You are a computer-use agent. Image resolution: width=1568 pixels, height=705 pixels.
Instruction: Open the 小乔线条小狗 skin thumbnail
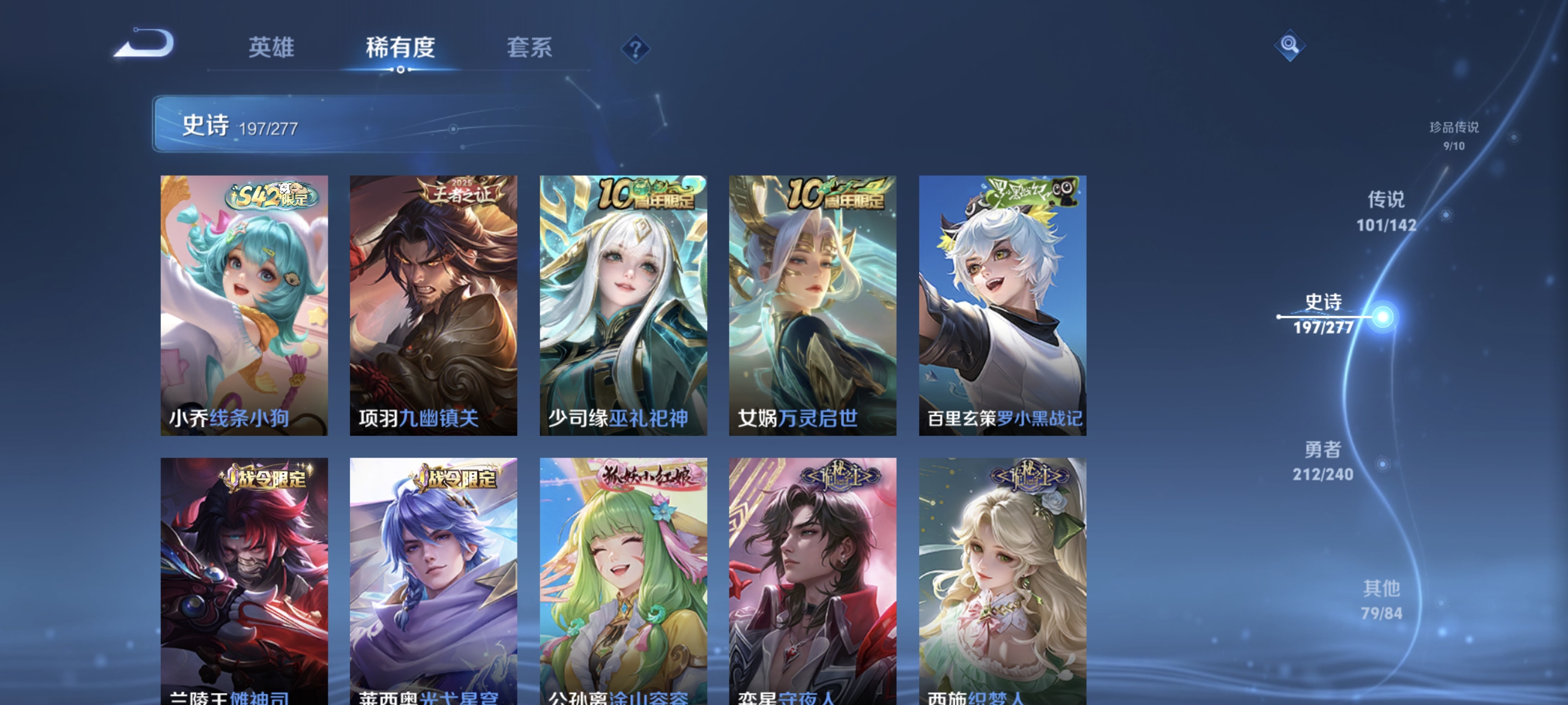click(244, 304)
